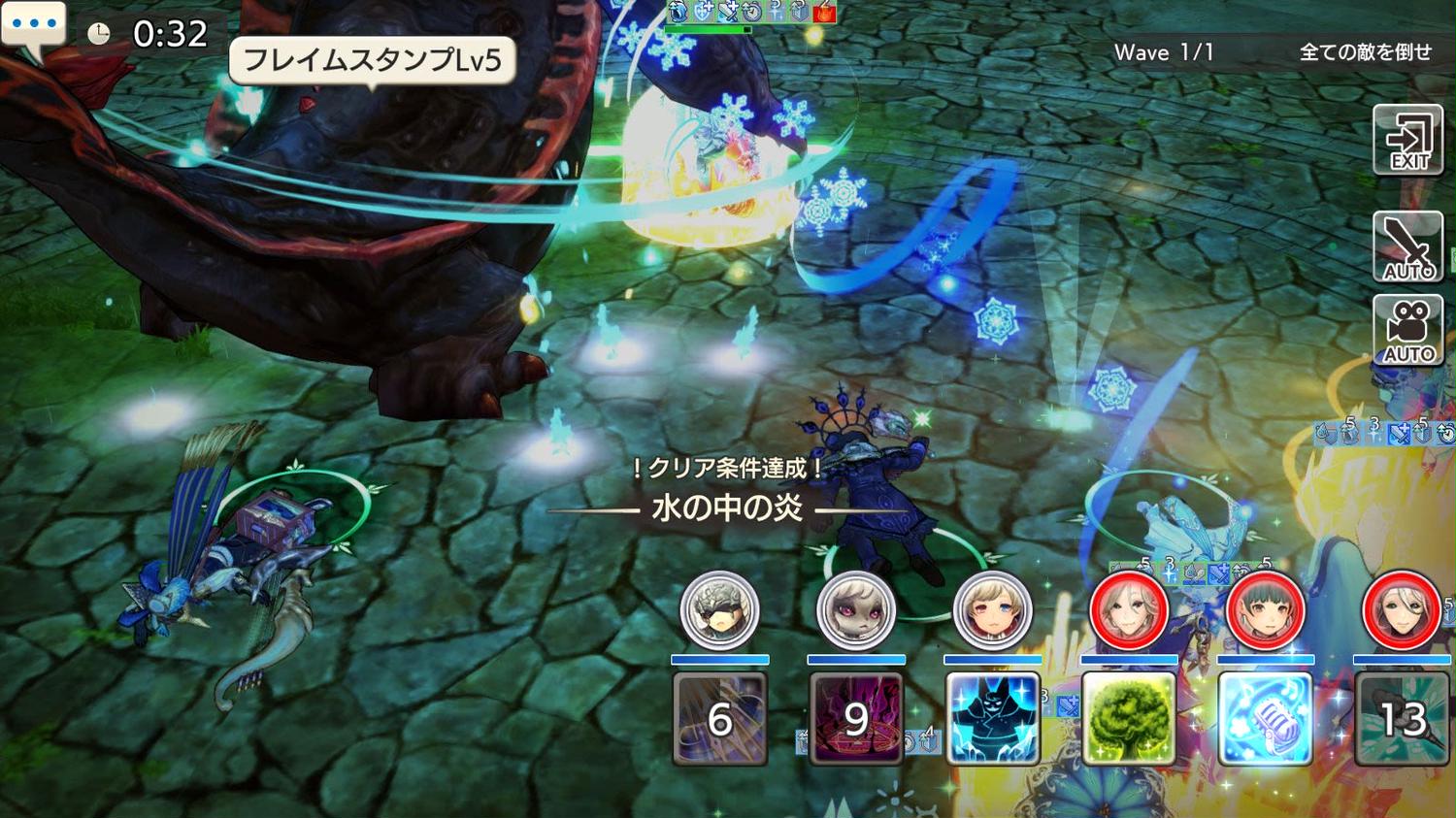Select the red-ringed long-haired woman portrait
The width and height of the screenshot is (1456, 818).
point(1128,610)
